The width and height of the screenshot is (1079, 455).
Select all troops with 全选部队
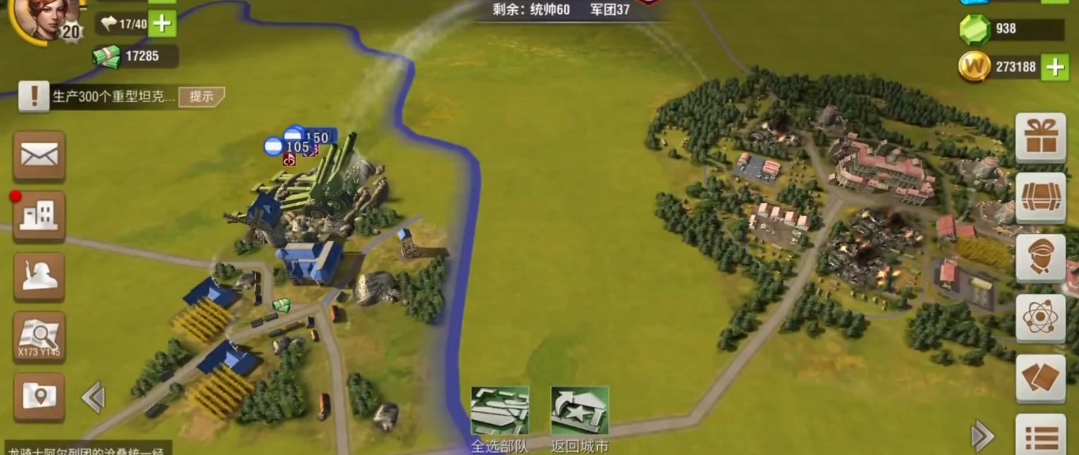coord(499,412)
